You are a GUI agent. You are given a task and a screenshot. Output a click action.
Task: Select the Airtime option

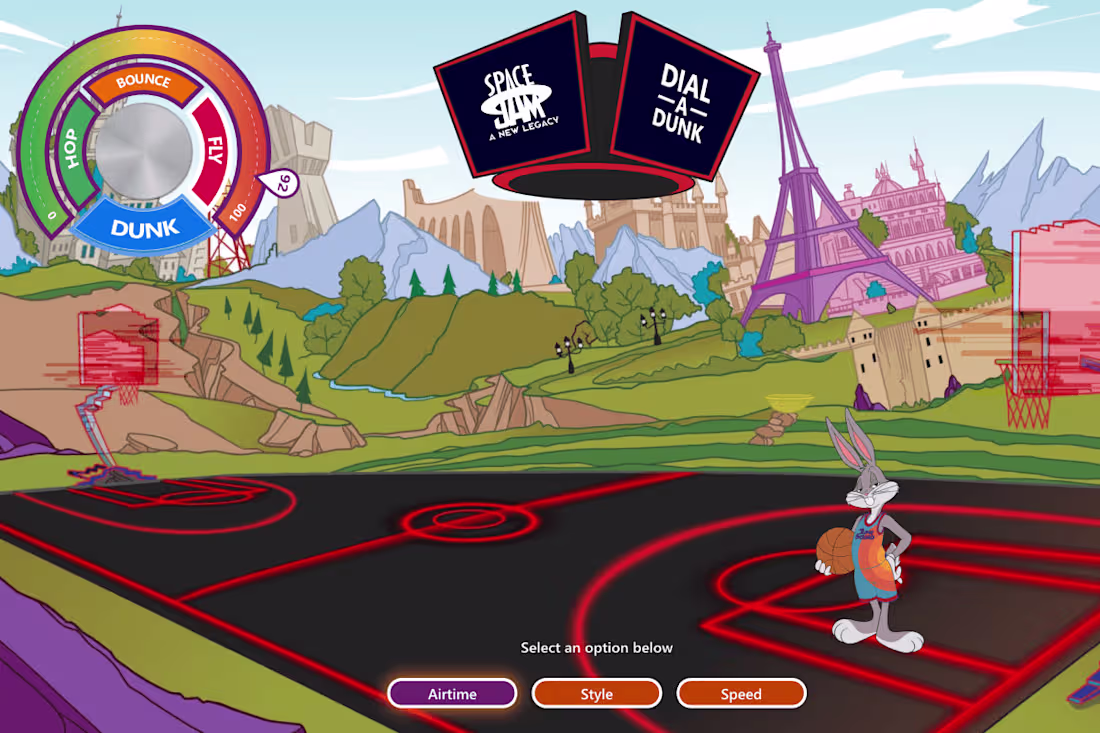click(x=452, y=694)
